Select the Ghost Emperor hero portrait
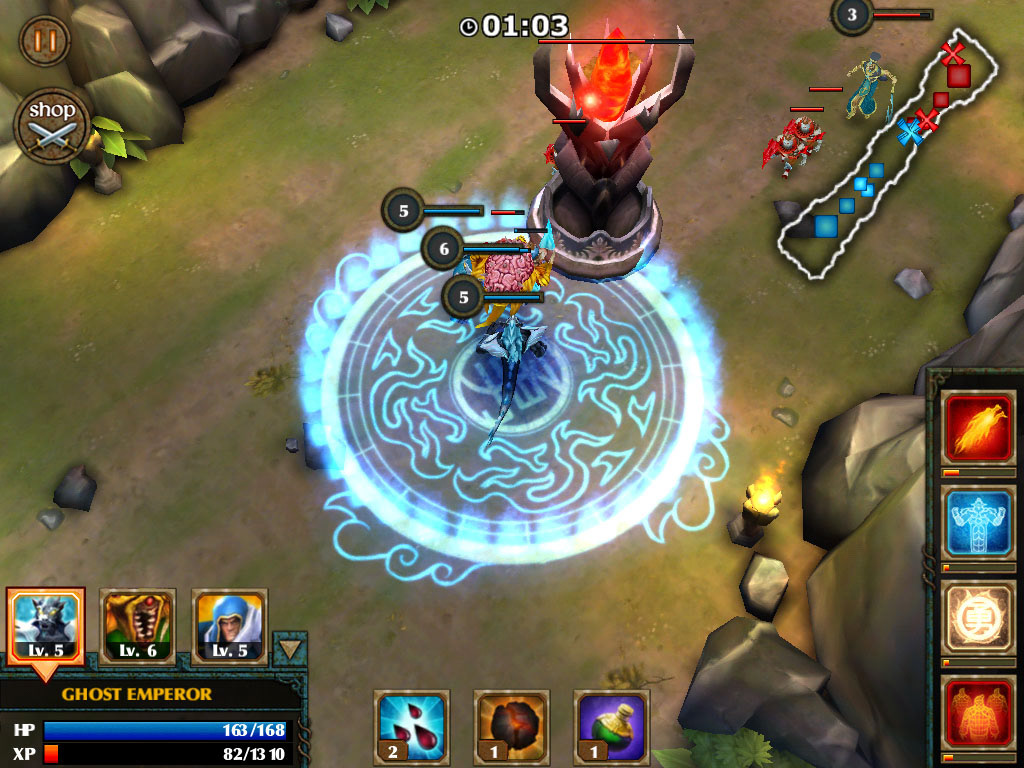The image size is (1024, 768). click(x=45, y=626)
